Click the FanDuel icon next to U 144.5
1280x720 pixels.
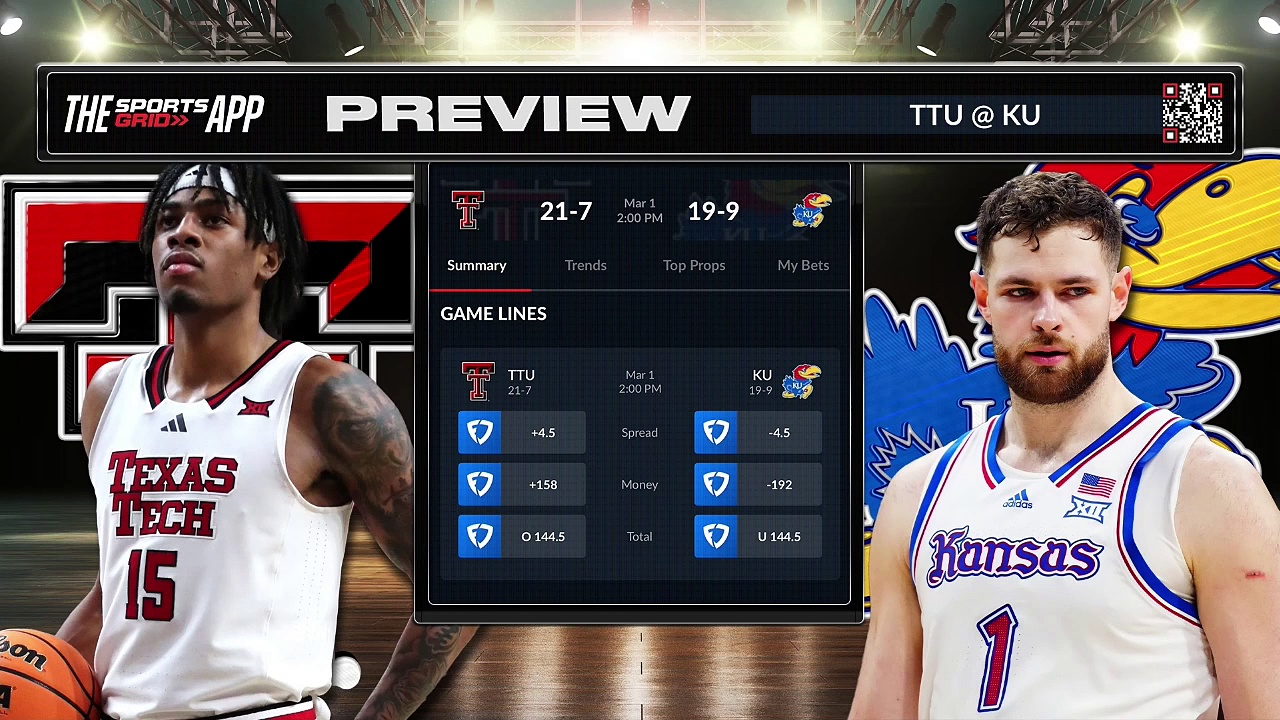pos(716,536)
